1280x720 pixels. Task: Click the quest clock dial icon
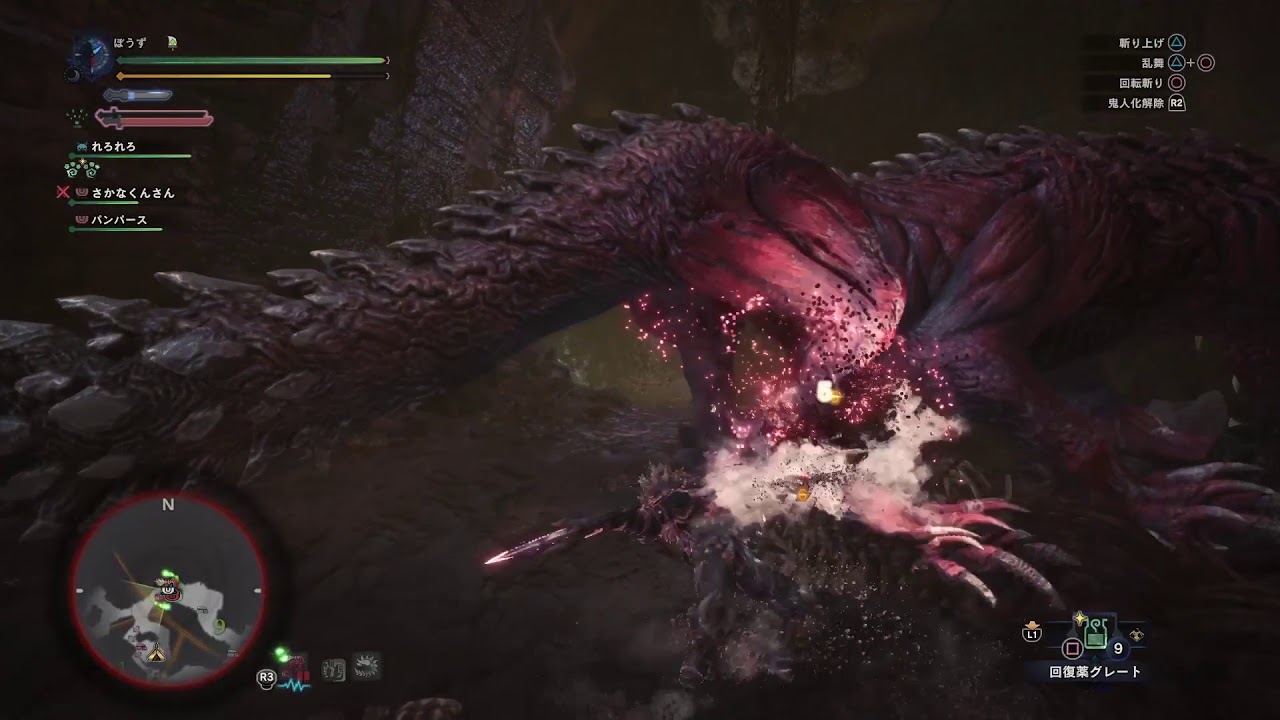[88, 57]
